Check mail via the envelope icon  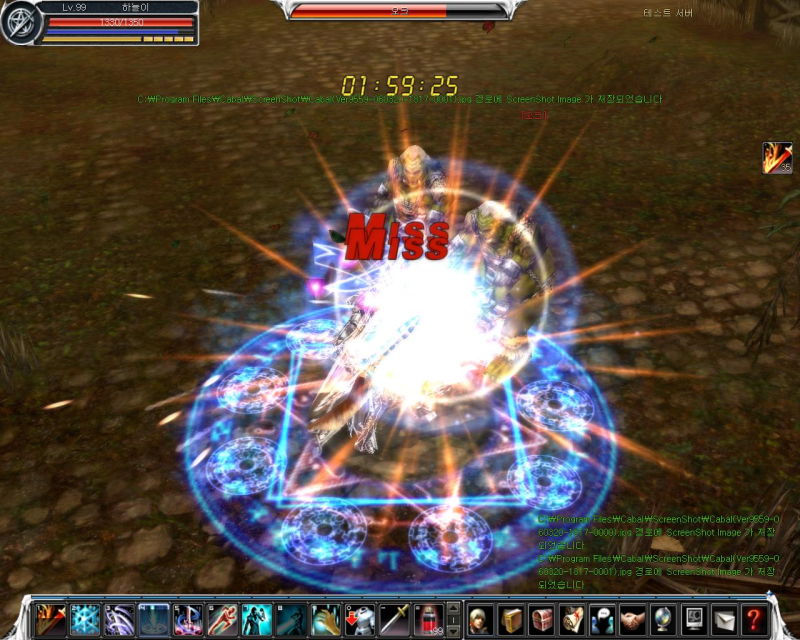tap(724, 619)
